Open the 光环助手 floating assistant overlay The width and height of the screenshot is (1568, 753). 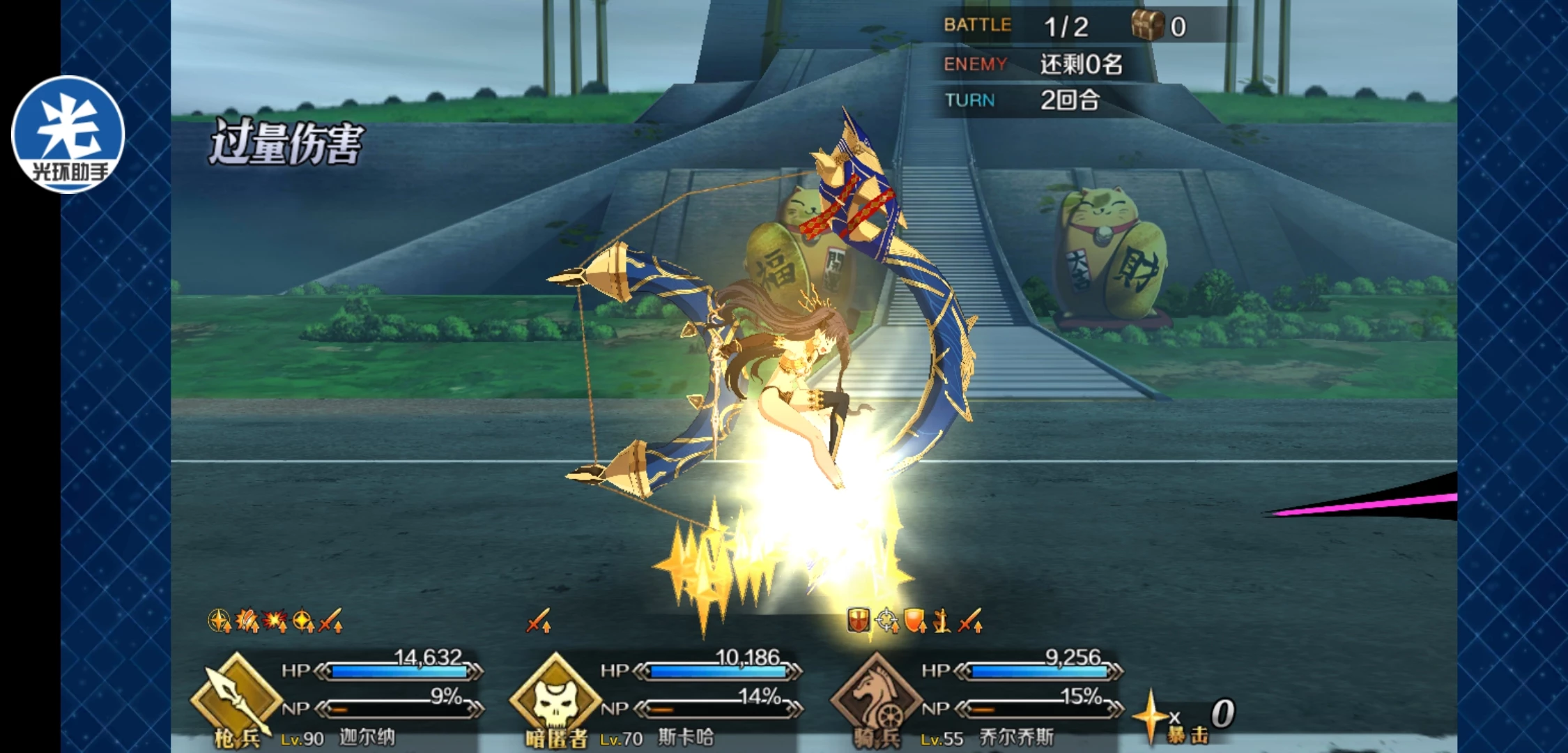pyautogui.click(x=68, y=134)
